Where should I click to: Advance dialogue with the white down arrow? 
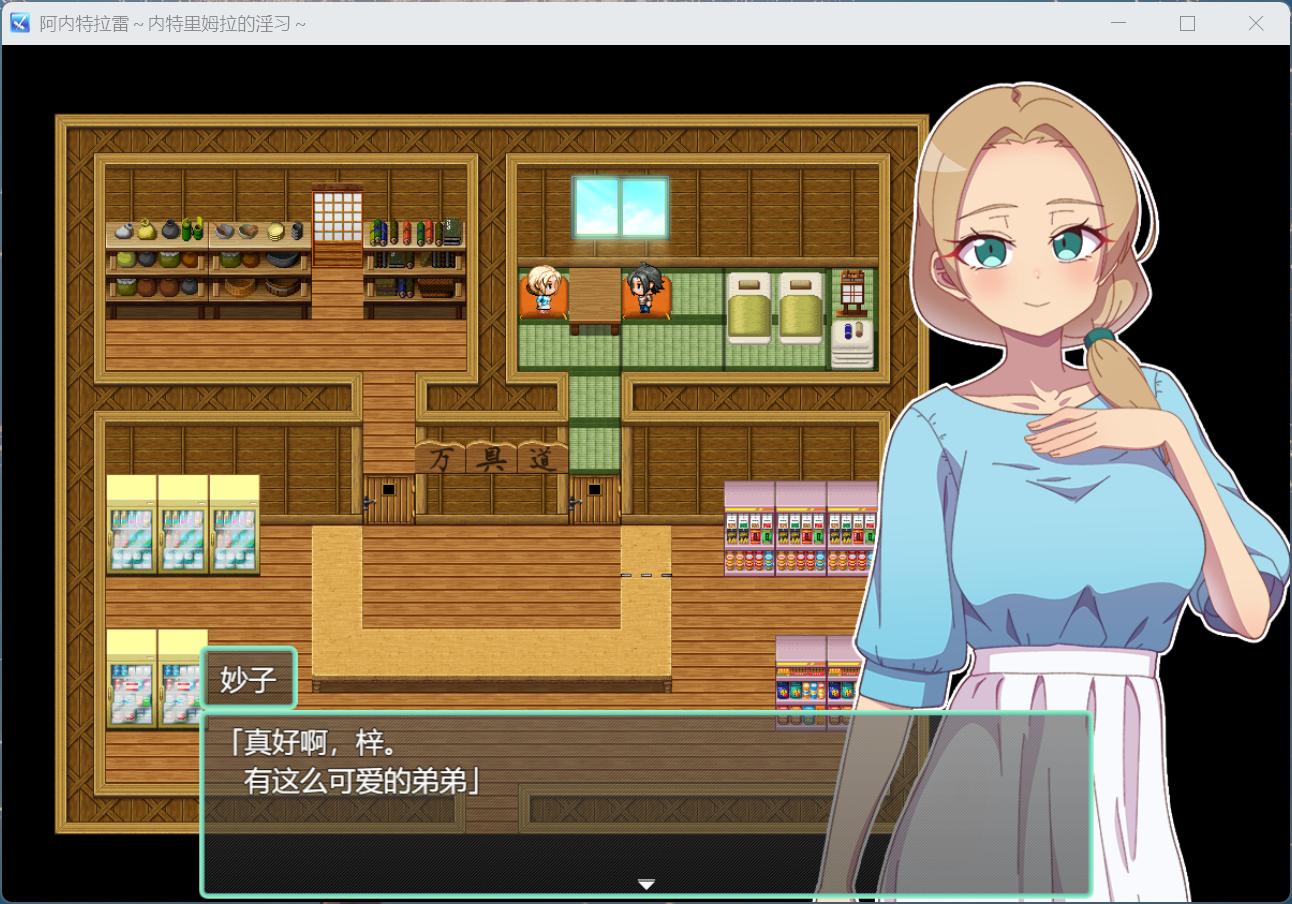coord(646,884)
